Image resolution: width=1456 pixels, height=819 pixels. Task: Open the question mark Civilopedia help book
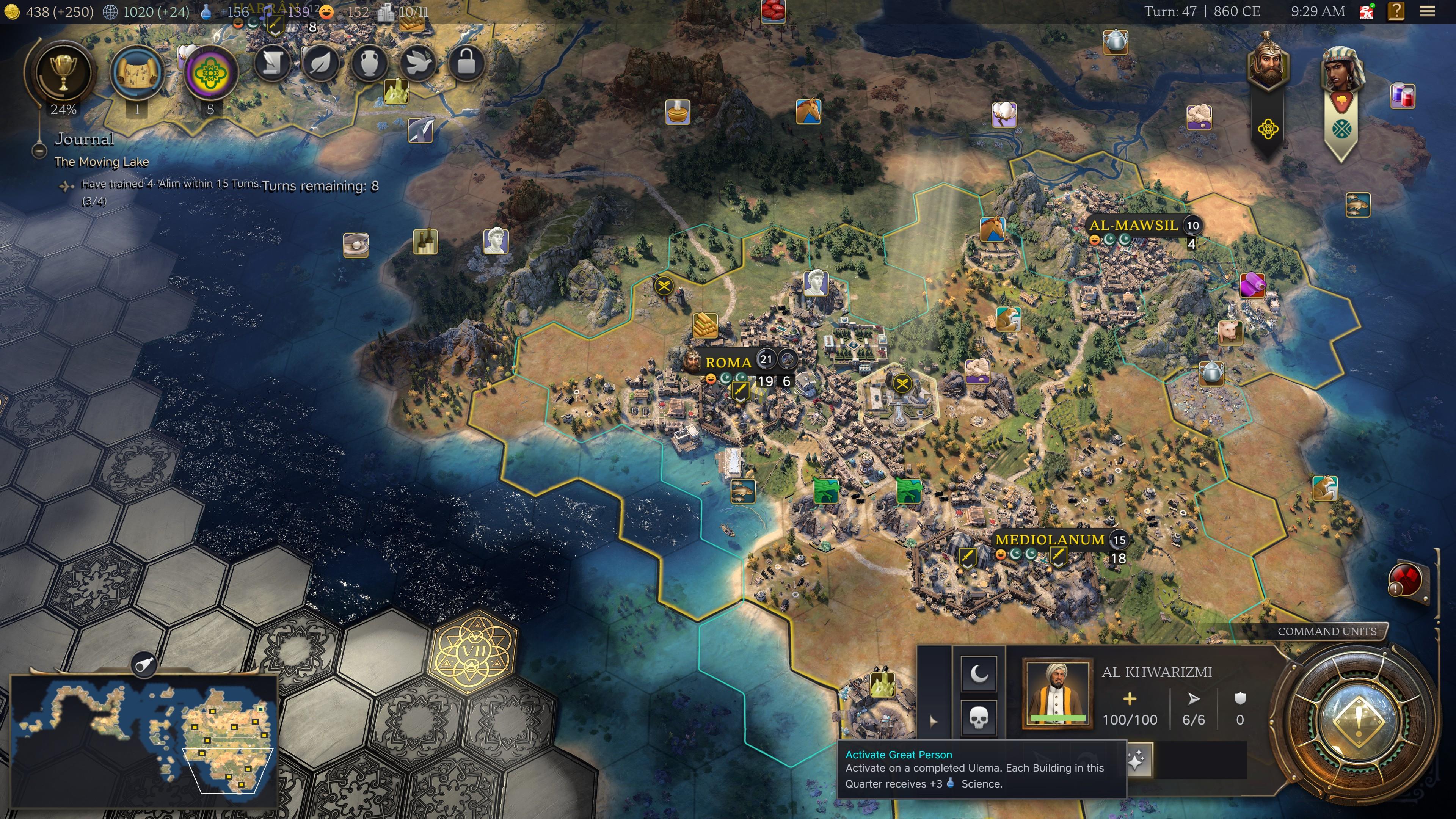tap(1395, 11)
